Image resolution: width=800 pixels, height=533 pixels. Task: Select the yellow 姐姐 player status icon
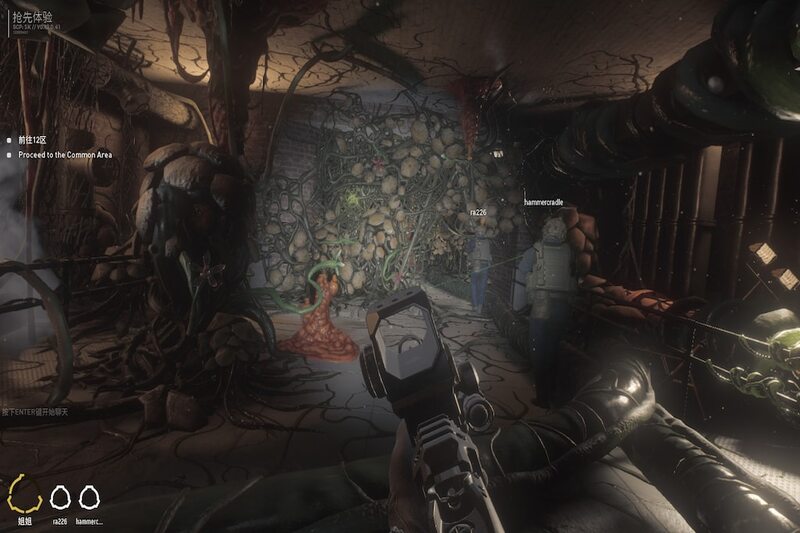[x=25, y=496]
